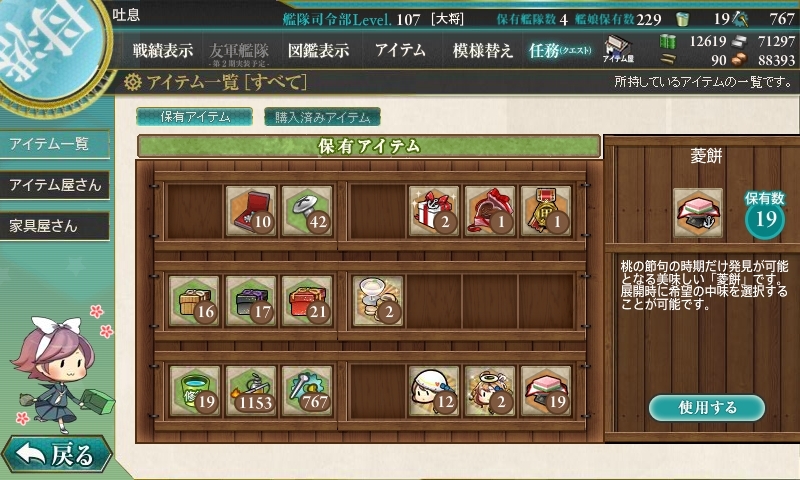Use the 菱餅 with 使用する button
Viewport: 800px width, 480px height.
(706, 408)
